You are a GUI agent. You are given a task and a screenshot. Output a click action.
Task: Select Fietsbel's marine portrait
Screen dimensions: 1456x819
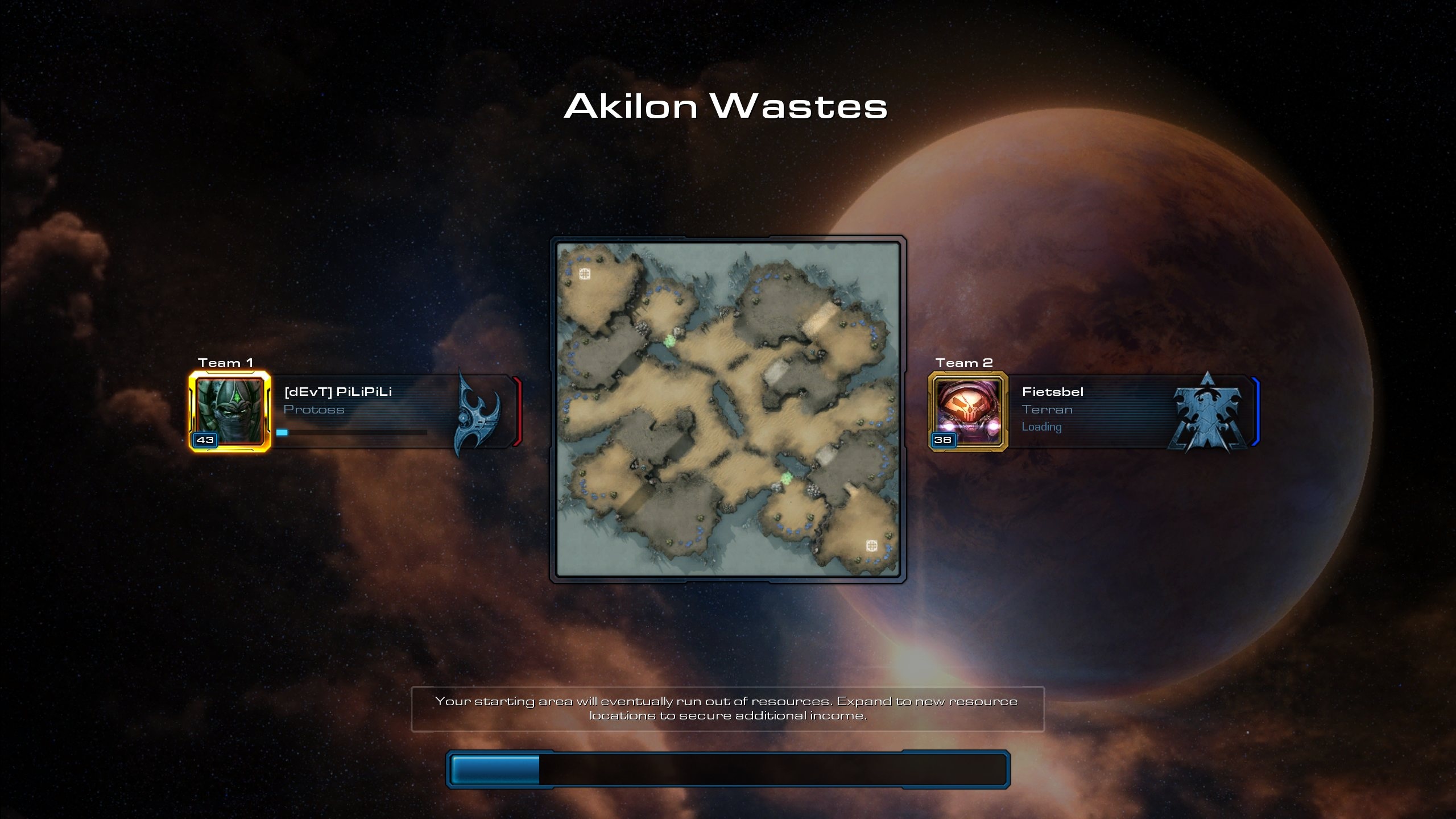point(968,411)
